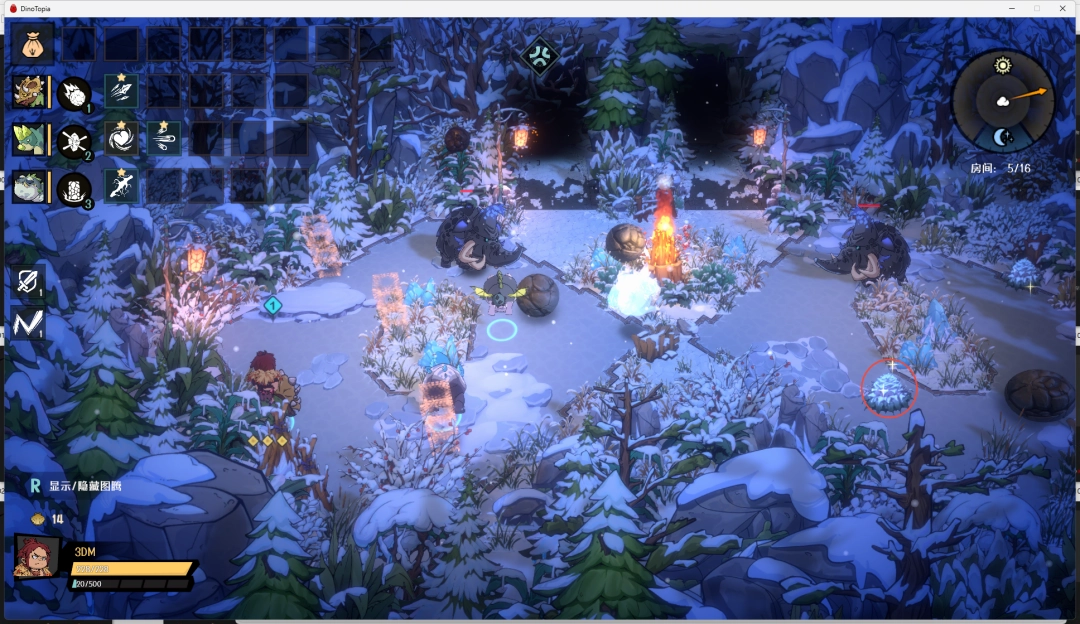Select the zigzag slash buff icon

(27, 322)
